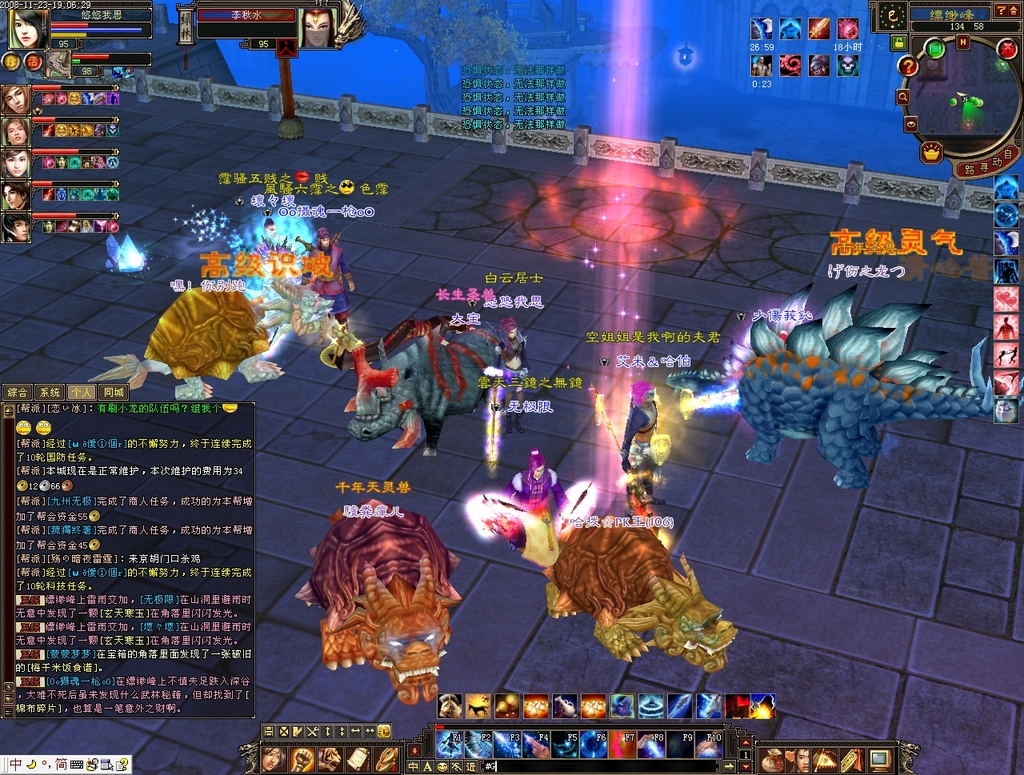Image resolution: width=1024 pixels, height=775 pixels.
Task: Click the purple skull buff icon
Action: 848,65
